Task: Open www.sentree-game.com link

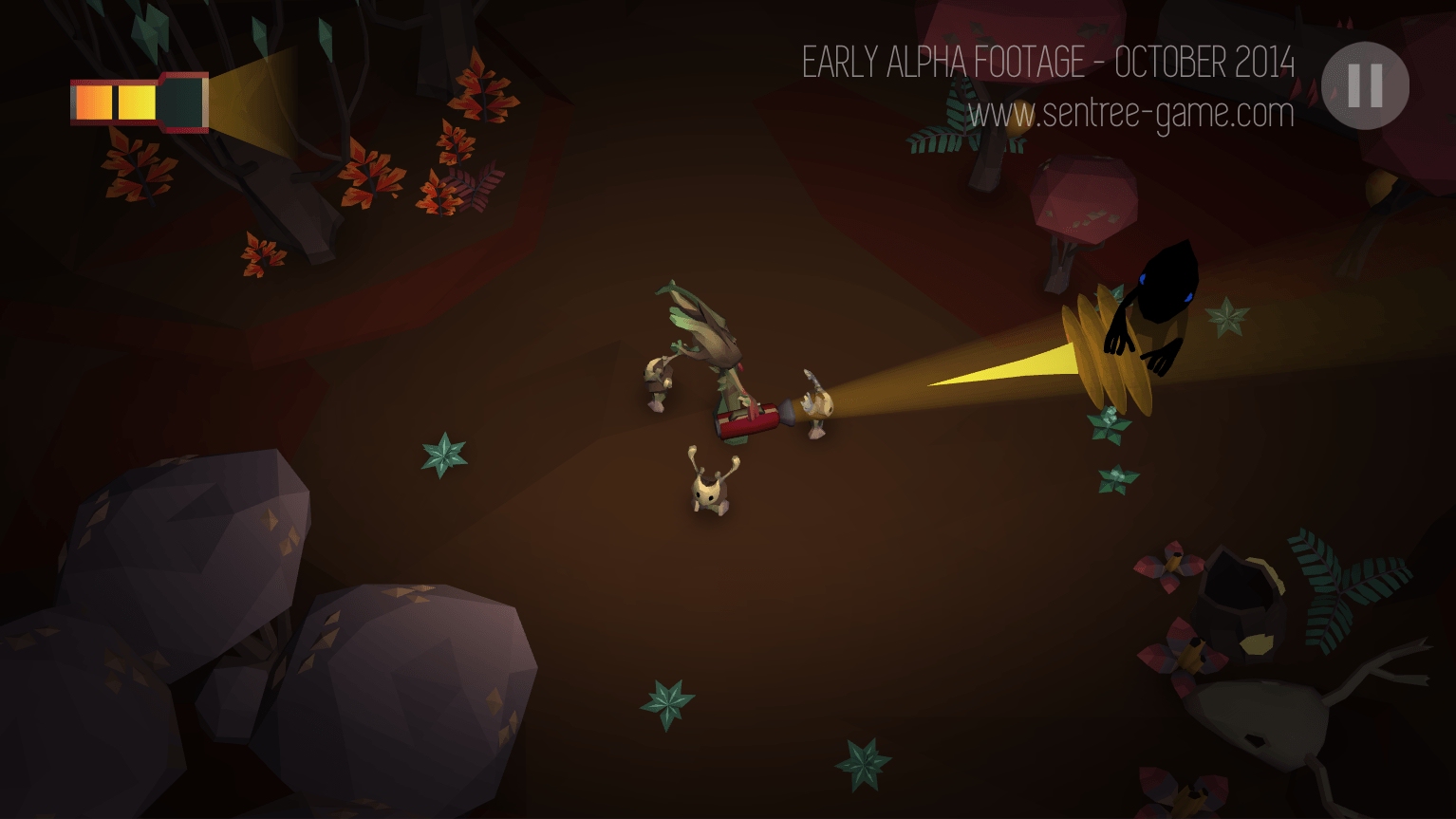Action: point(1129,114)
